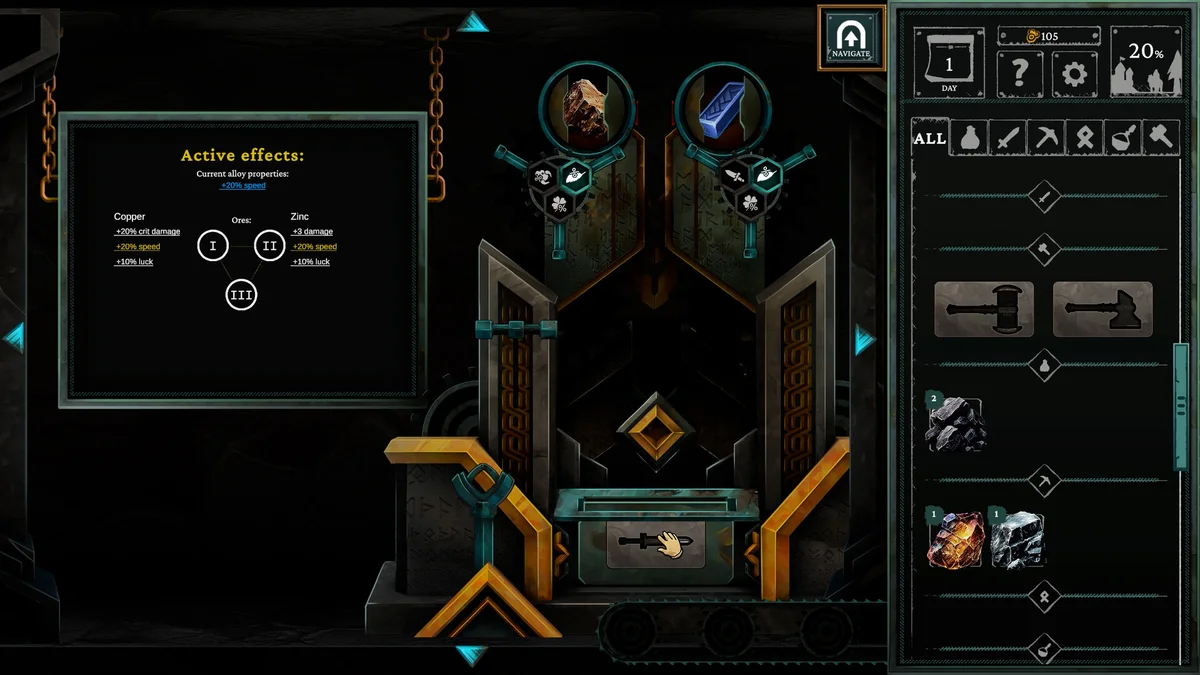
Task: Select the pickaxe category tab
Action: [1046, 138]
